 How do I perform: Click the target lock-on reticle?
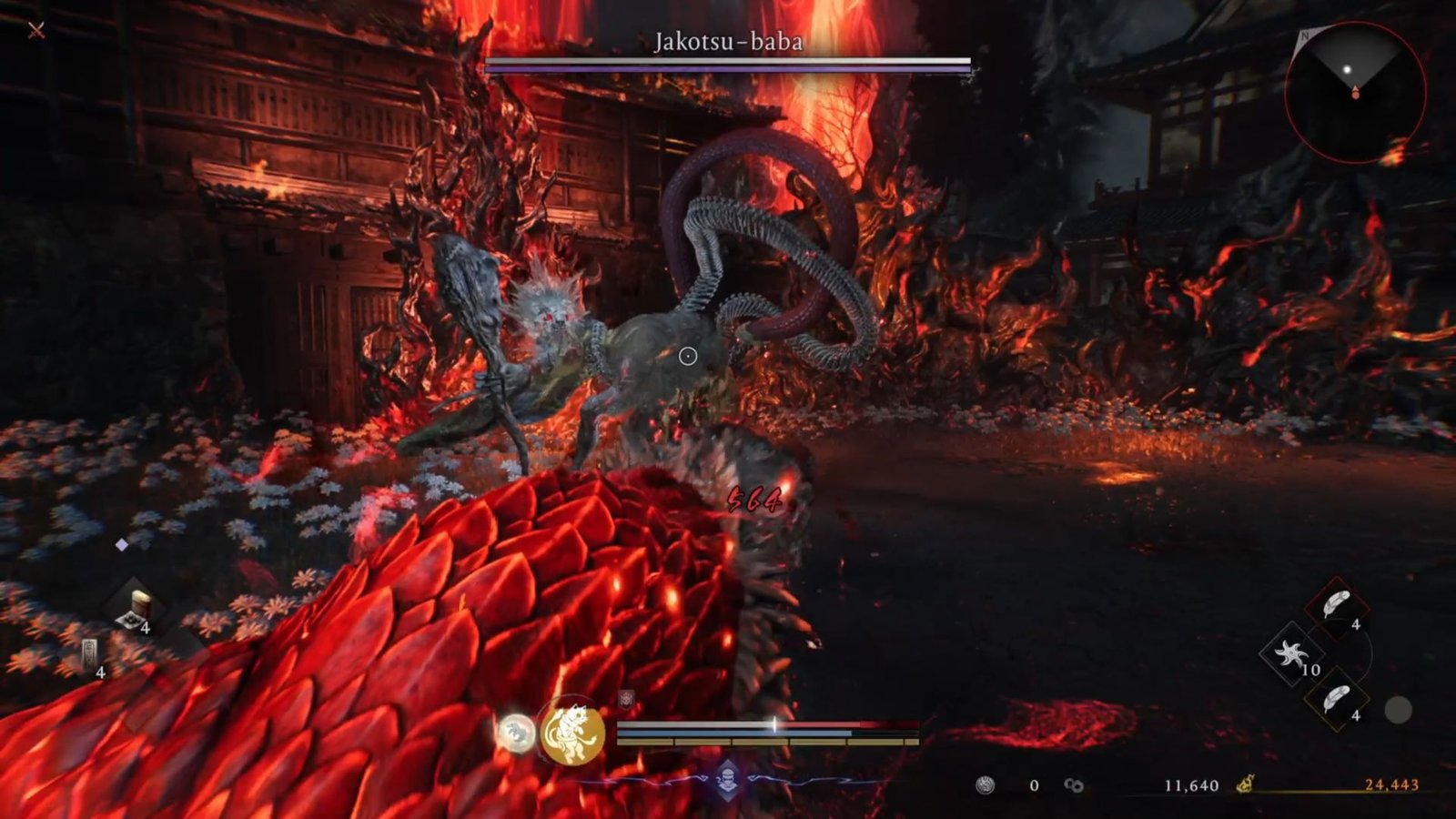coord(690,357)
